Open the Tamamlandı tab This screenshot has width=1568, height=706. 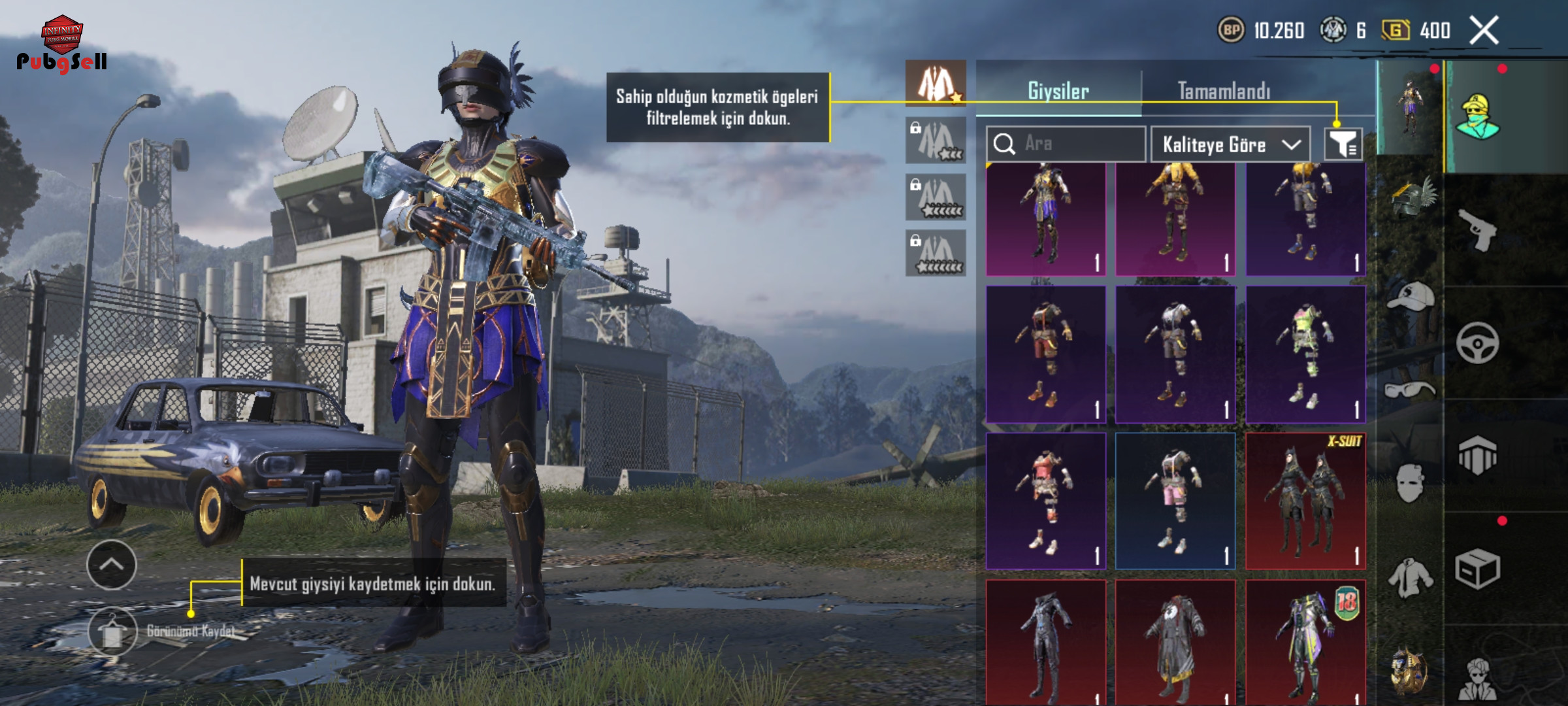tap(1224, 90)
